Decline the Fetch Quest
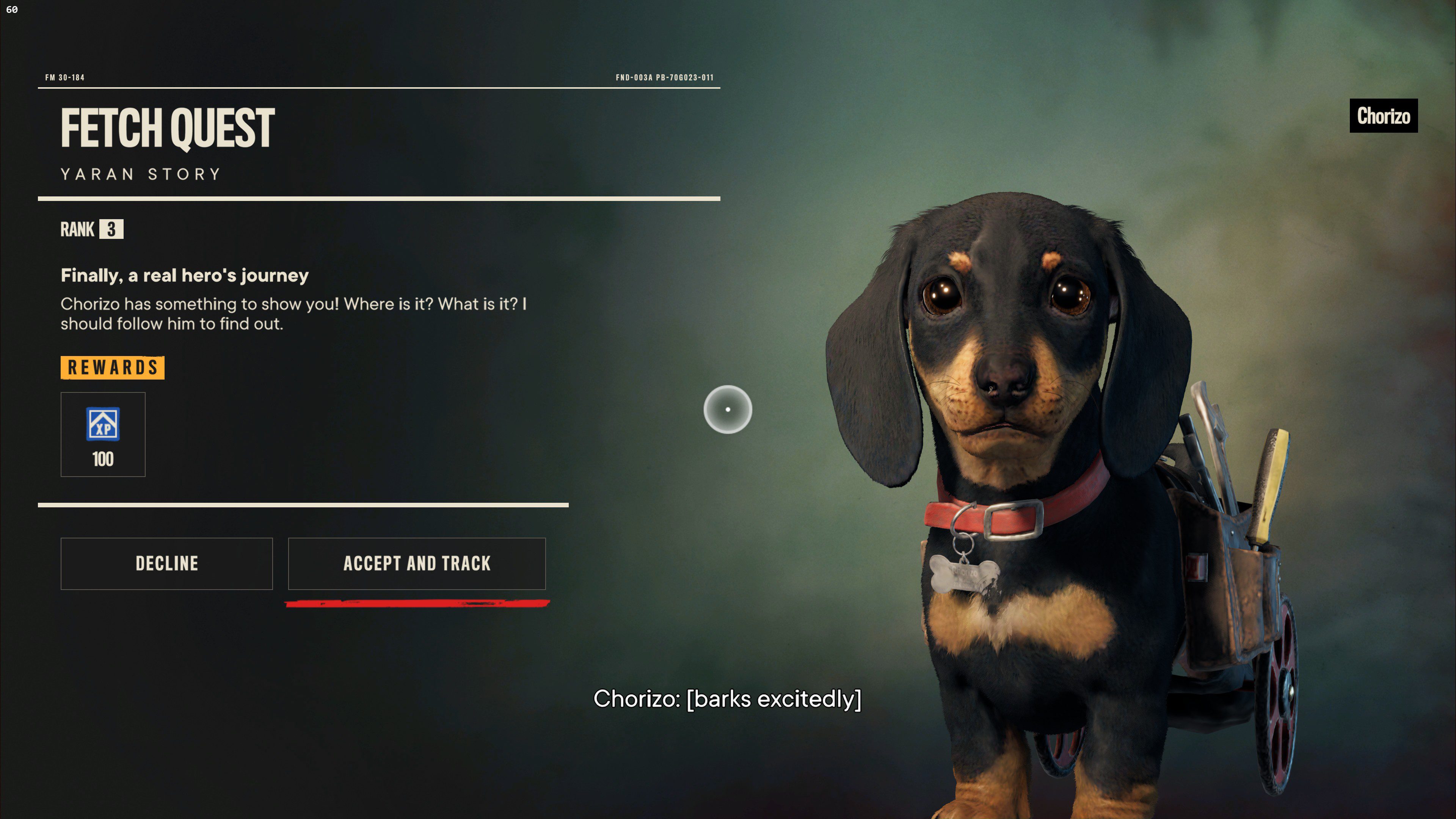 (x=167, y=563)
